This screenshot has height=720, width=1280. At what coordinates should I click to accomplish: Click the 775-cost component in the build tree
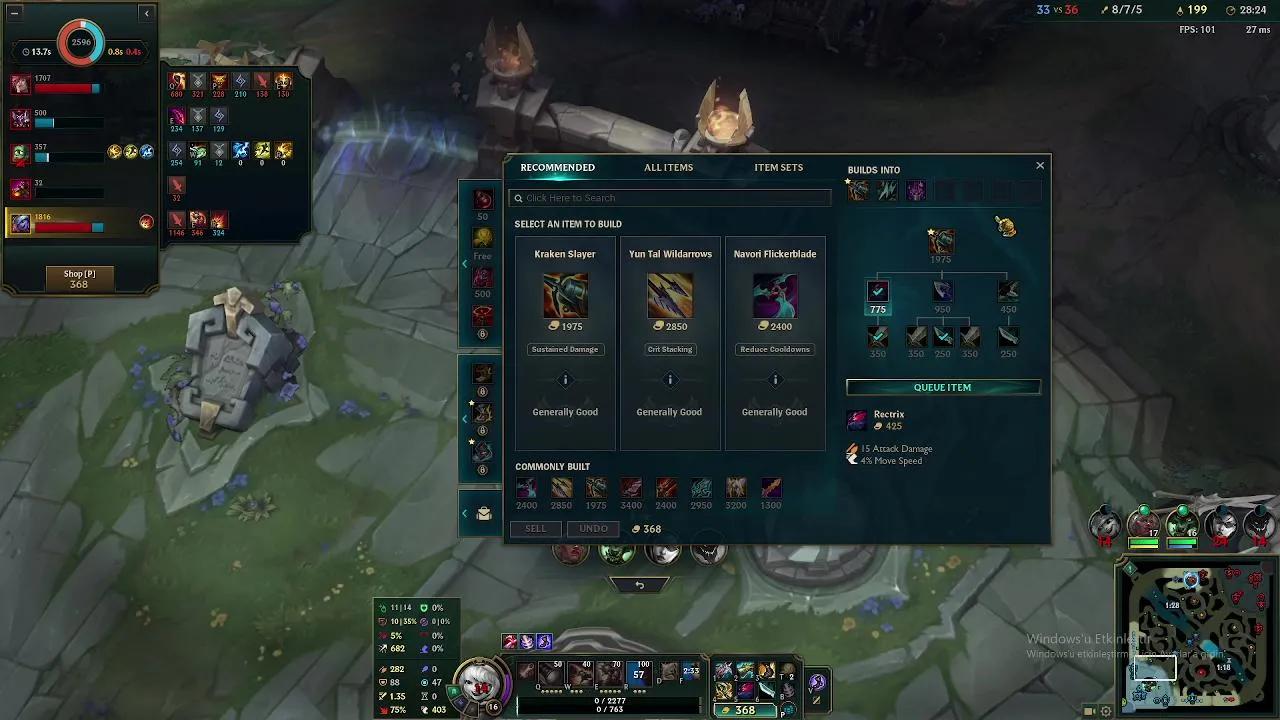pyautogui.click(x=877, y=293)
